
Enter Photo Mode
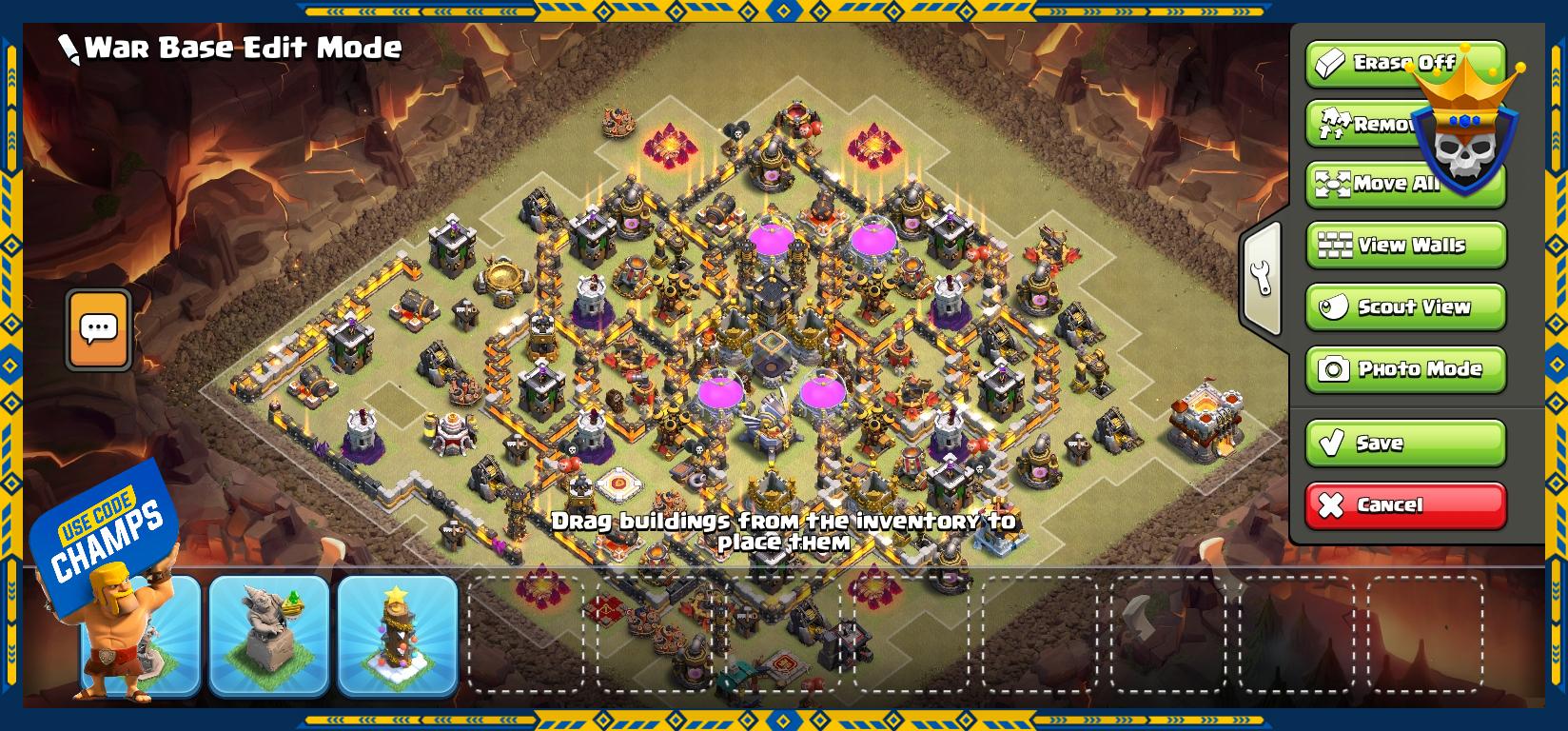pos(1405,369)
